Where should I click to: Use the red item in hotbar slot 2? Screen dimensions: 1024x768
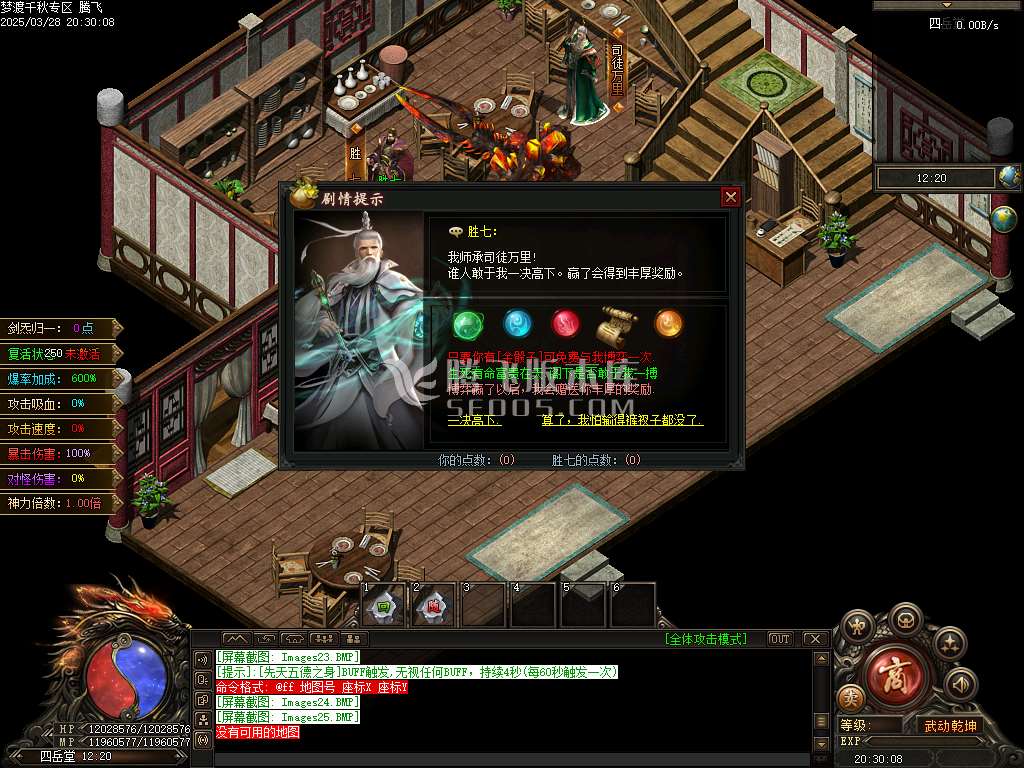tap(434, 606)
